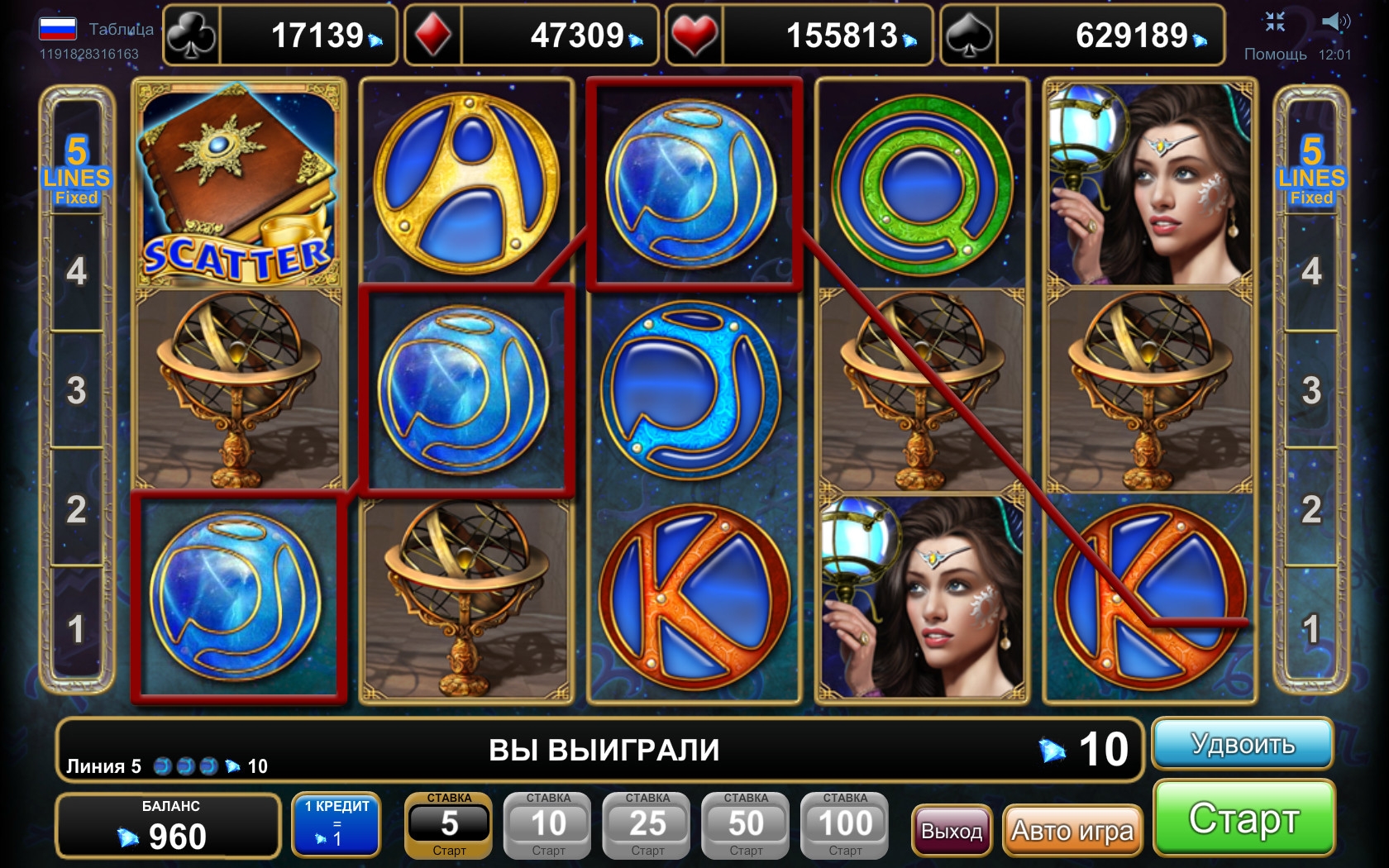Image resolution: width=1389 pixels, height=868 pixels.
Task: Toggle fullscreen with the arrows icon
Action: click(x=1275, y=22)
